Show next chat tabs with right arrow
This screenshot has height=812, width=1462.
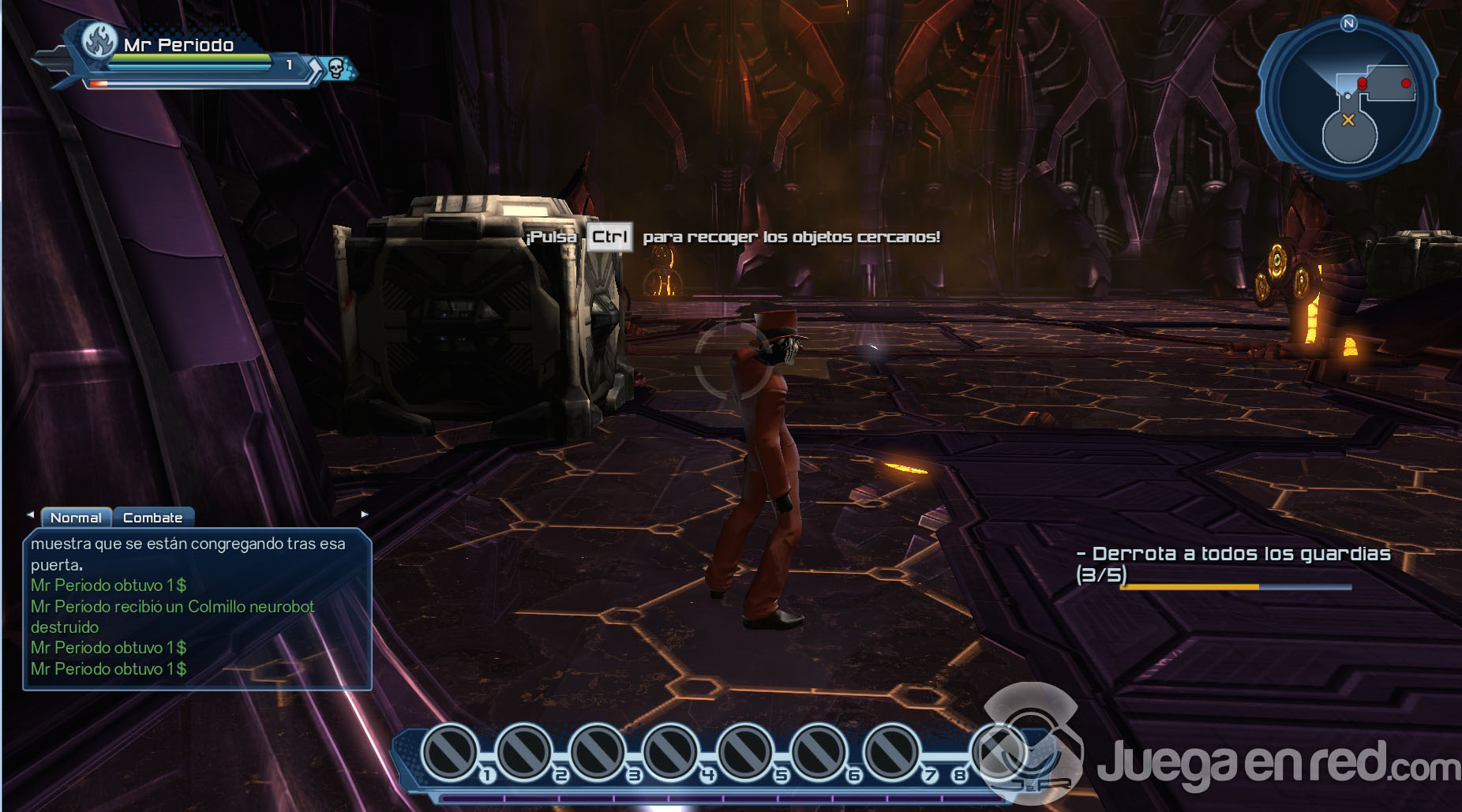(364, 515)
